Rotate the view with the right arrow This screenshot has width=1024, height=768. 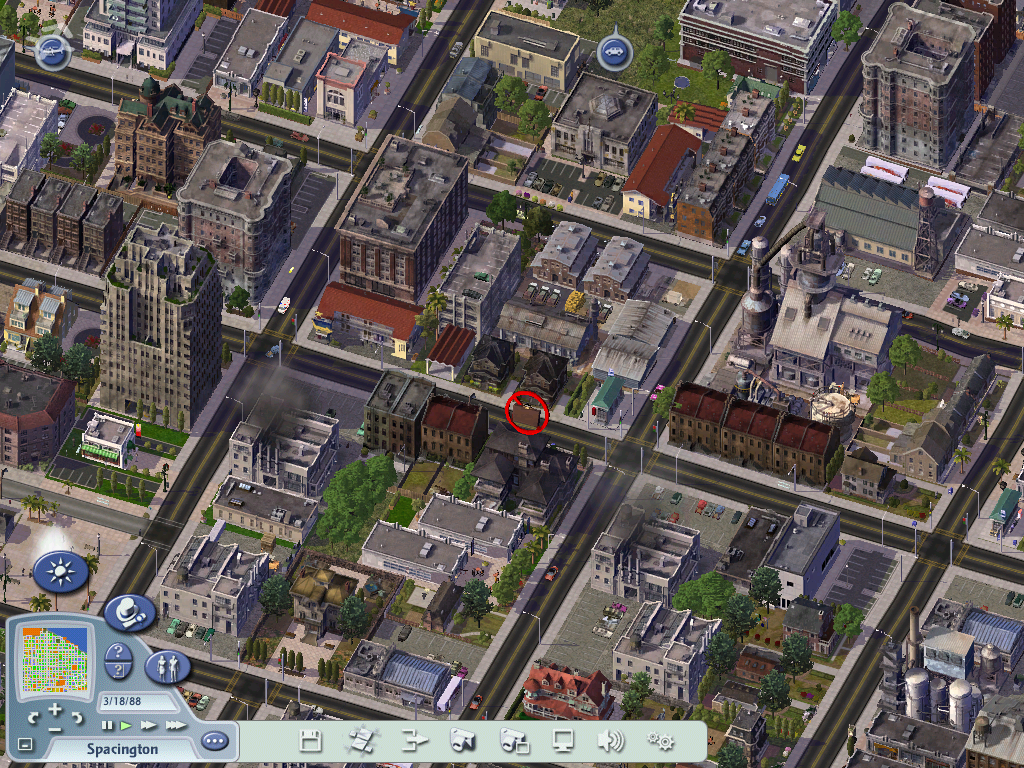[x=76, y=717]
